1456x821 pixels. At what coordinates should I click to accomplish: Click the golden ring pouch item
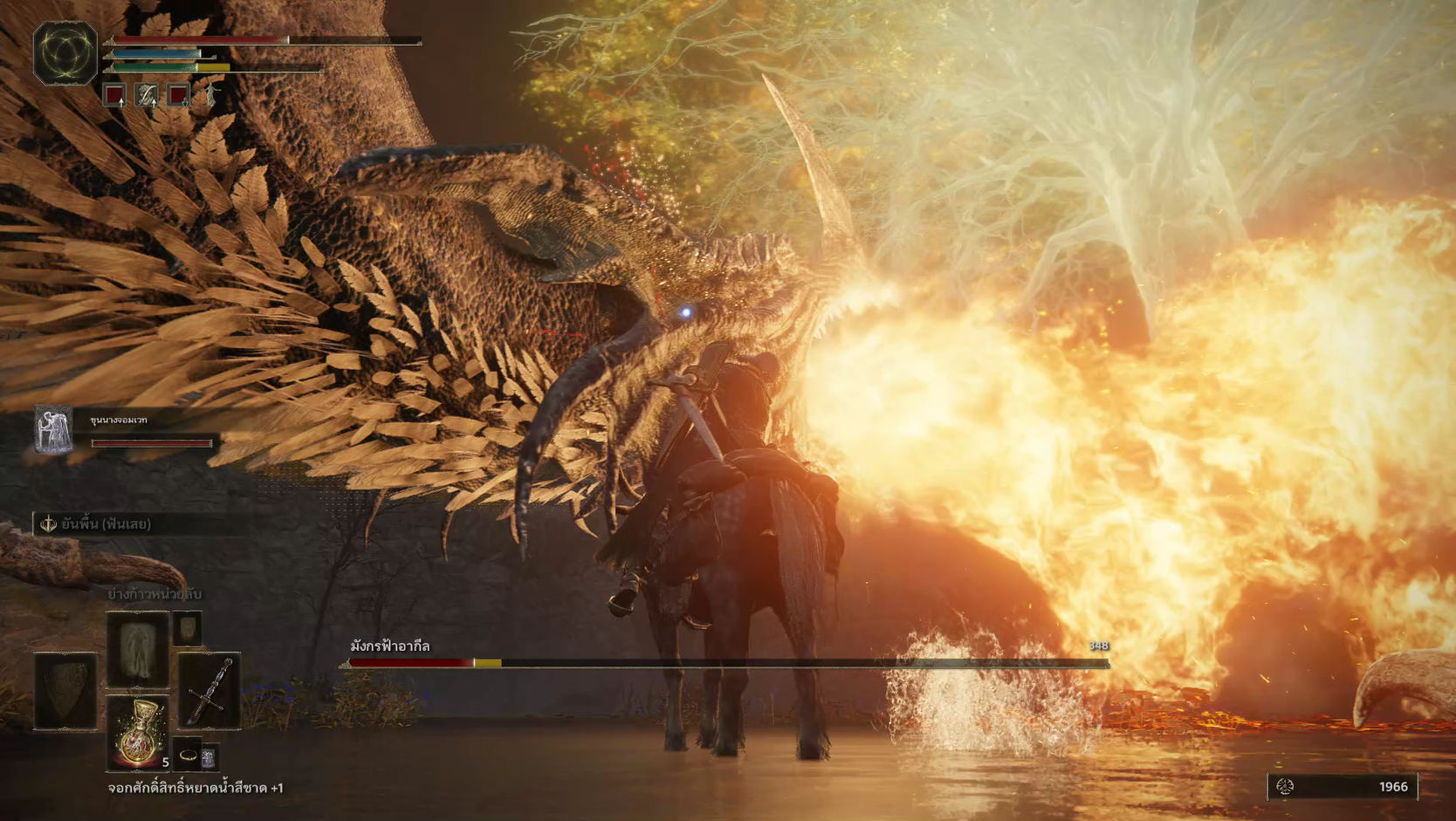point(189,755)
